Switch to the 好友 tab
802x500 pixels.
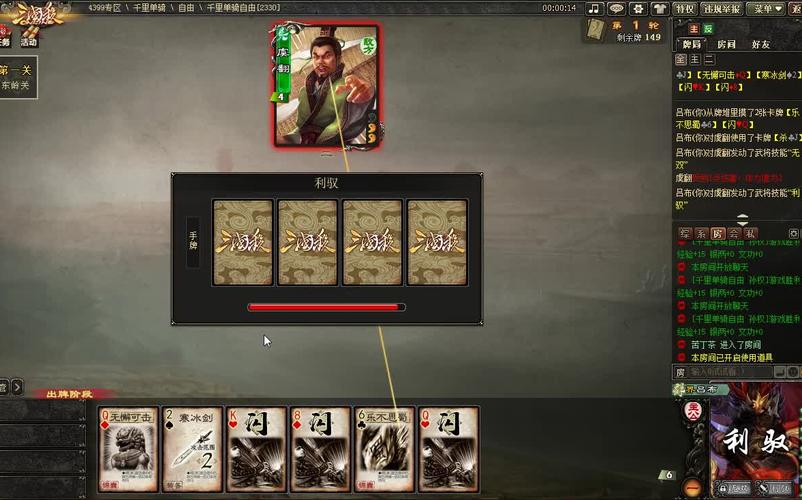(761, 44)
